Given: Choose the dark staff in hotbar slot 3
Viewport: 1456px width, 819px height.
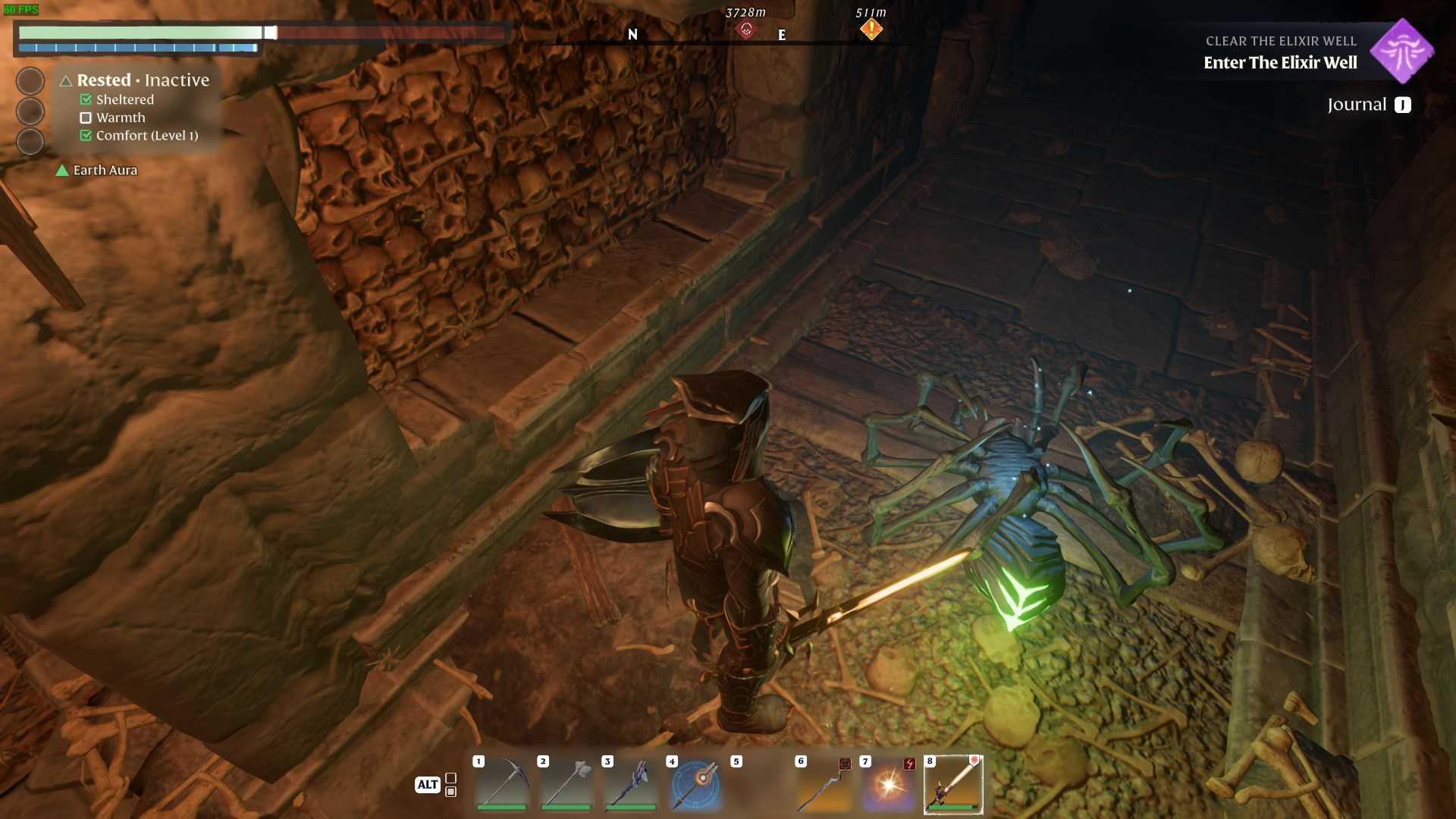Looking at the screenshot, I should point(631,783).
